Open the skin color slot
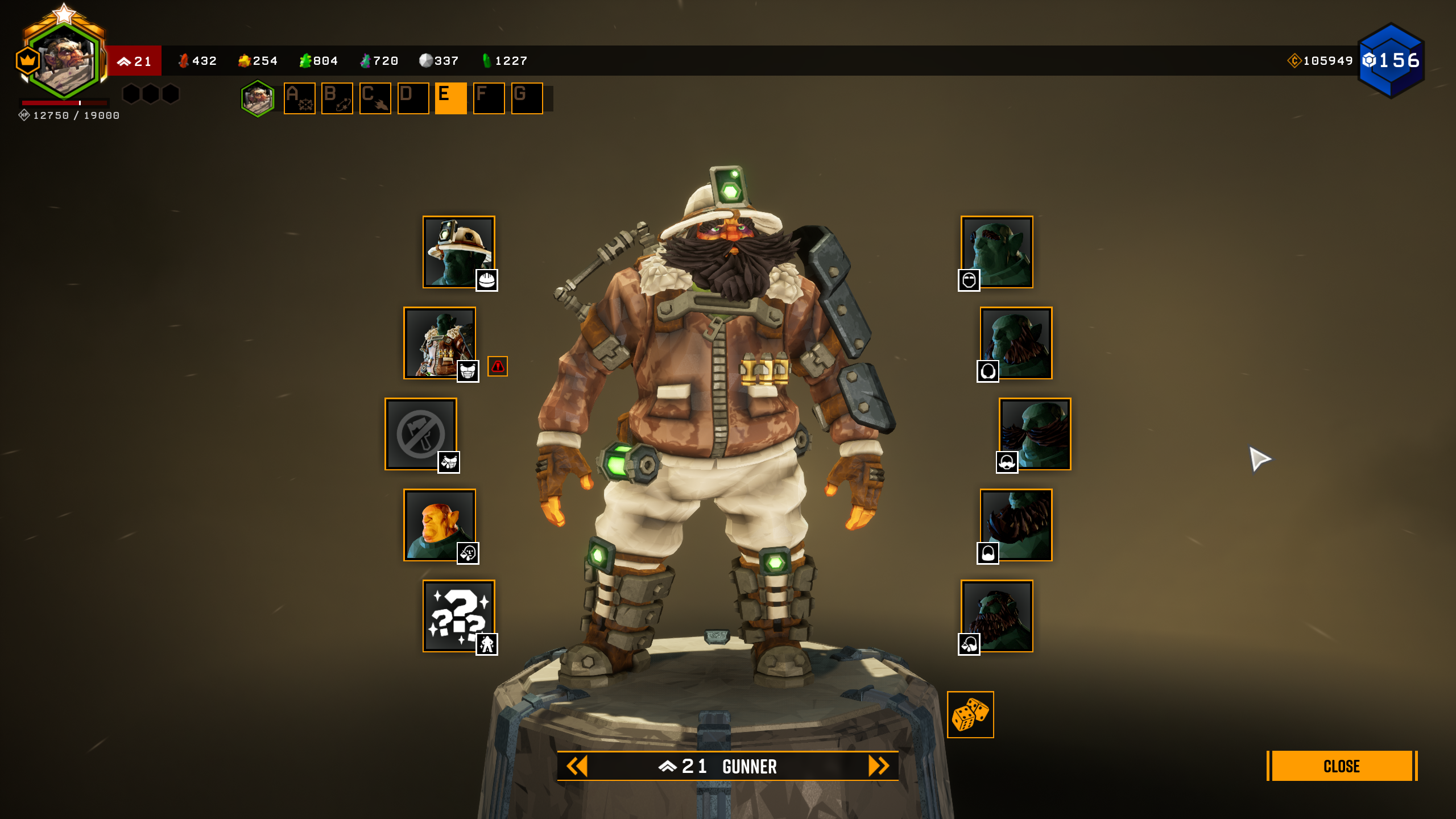 coord(440,525)
